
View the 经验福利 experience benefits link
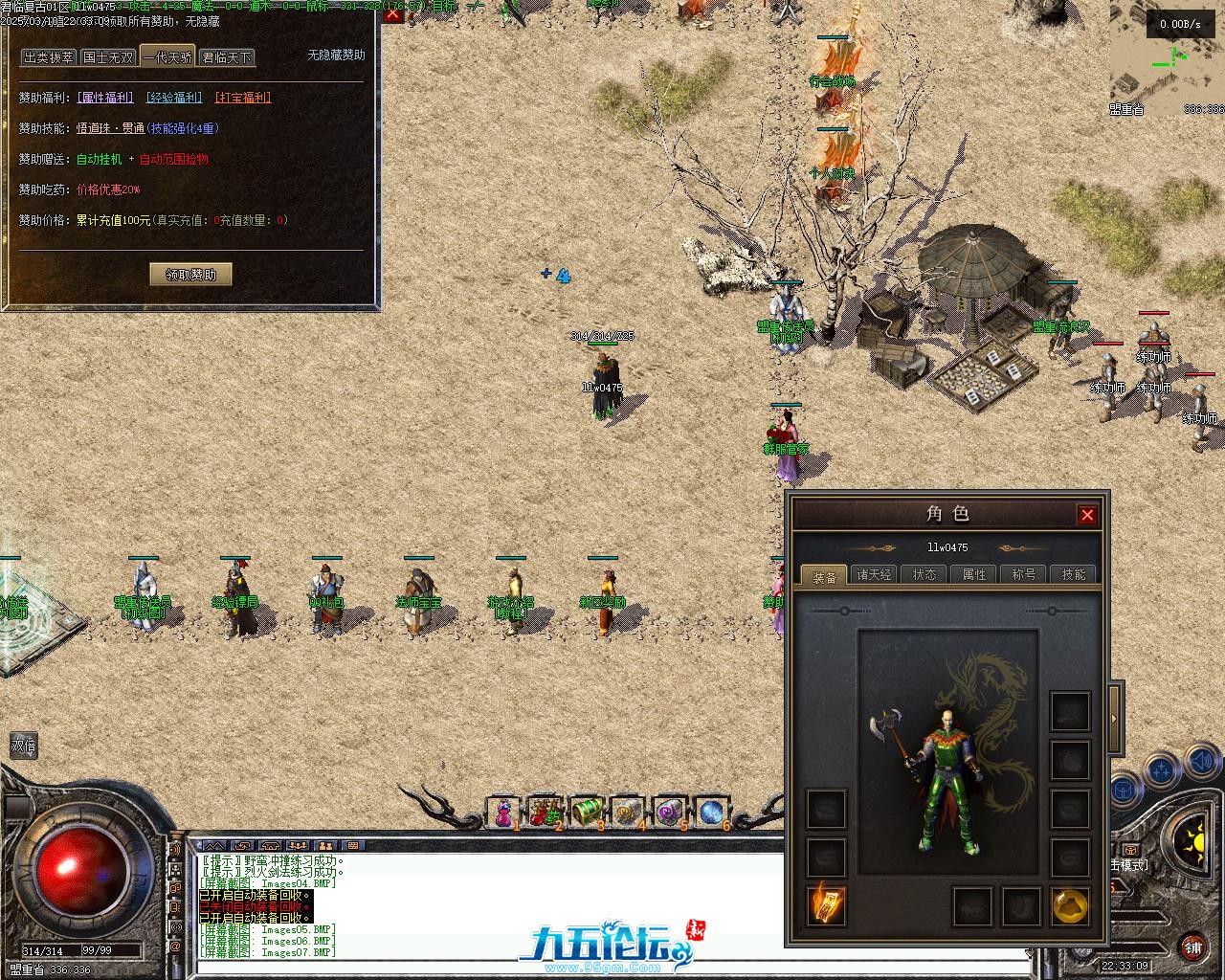pos(174,98)
